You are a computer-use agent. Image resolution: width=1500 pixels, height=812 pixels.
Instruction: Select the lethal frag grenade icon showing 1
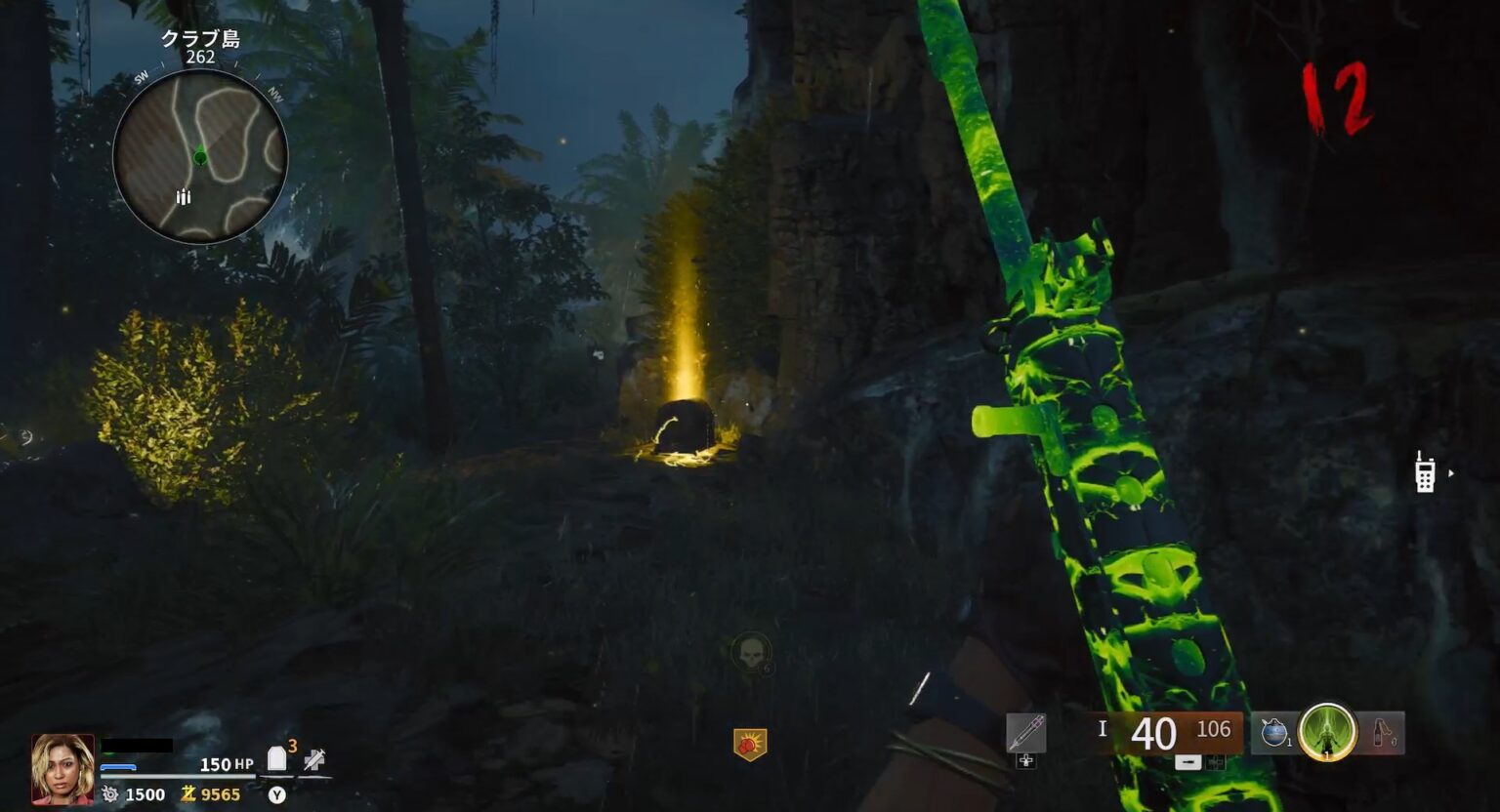pos(1274,732)
